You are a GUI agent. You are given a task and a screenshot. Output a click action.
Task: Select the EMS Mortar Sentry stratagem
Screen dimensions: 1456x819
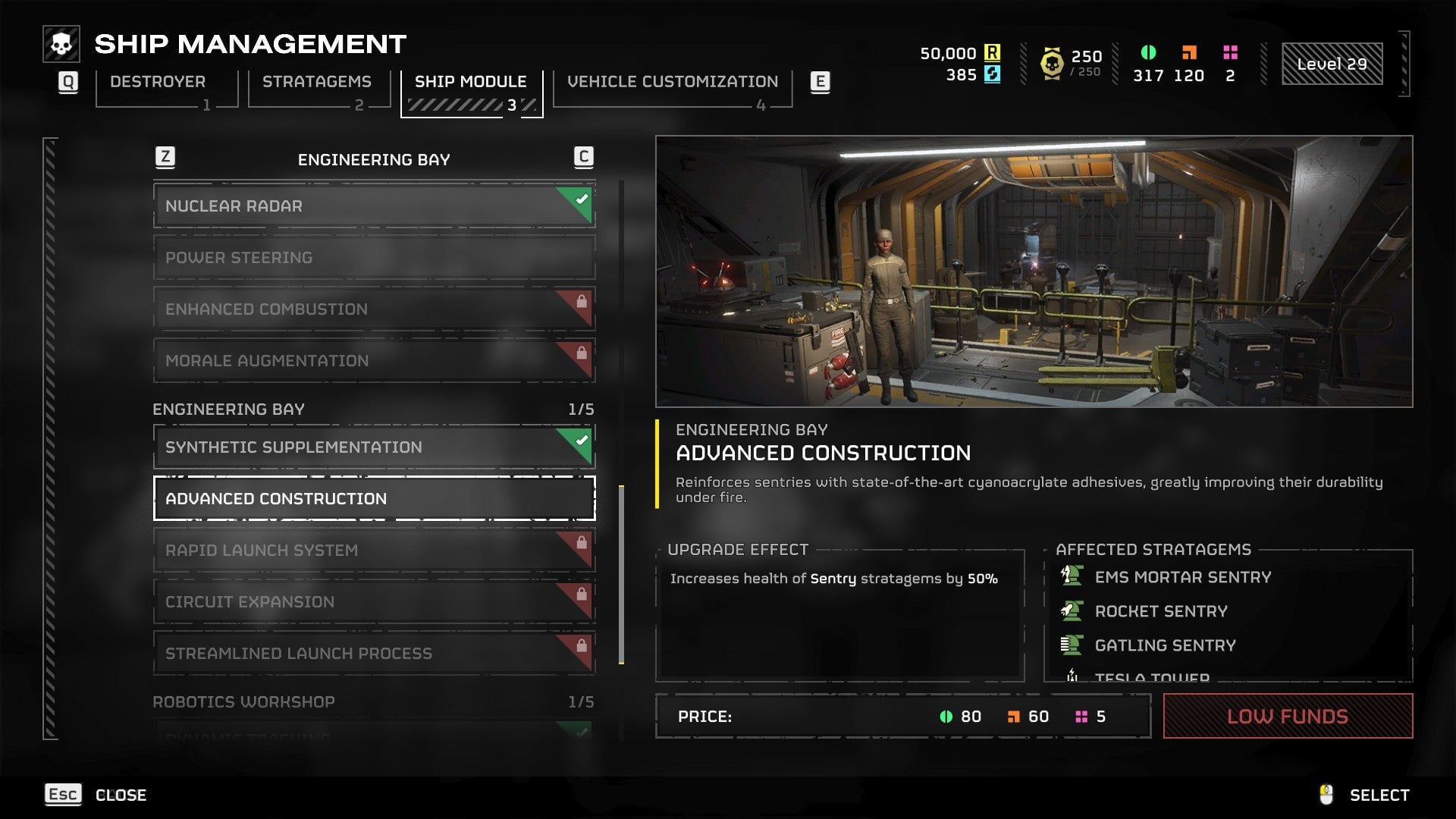[1182, 578]
